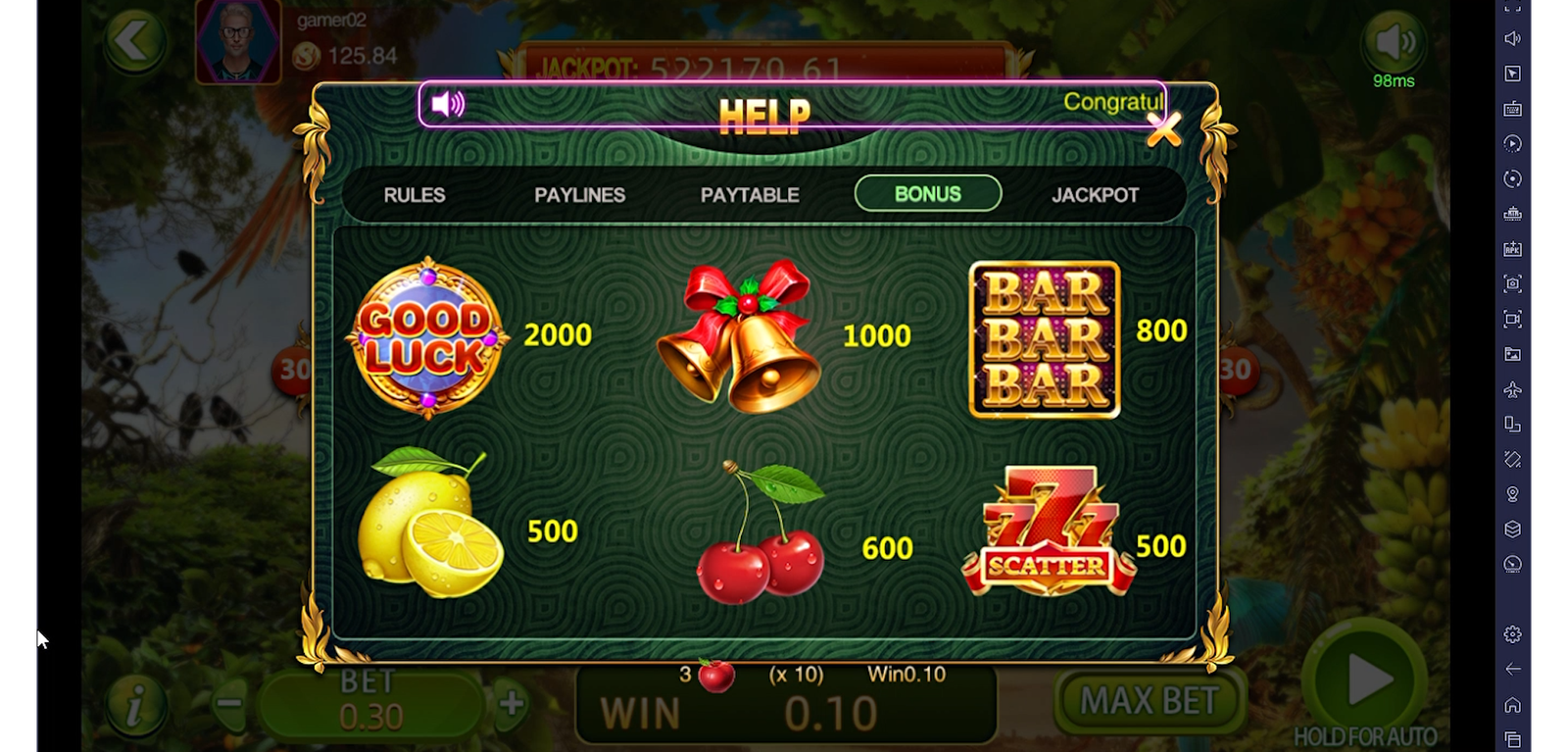Open emulator settings gear in the sidebar
This screenshot has height=752, width=1568.
click(1512, 634)
